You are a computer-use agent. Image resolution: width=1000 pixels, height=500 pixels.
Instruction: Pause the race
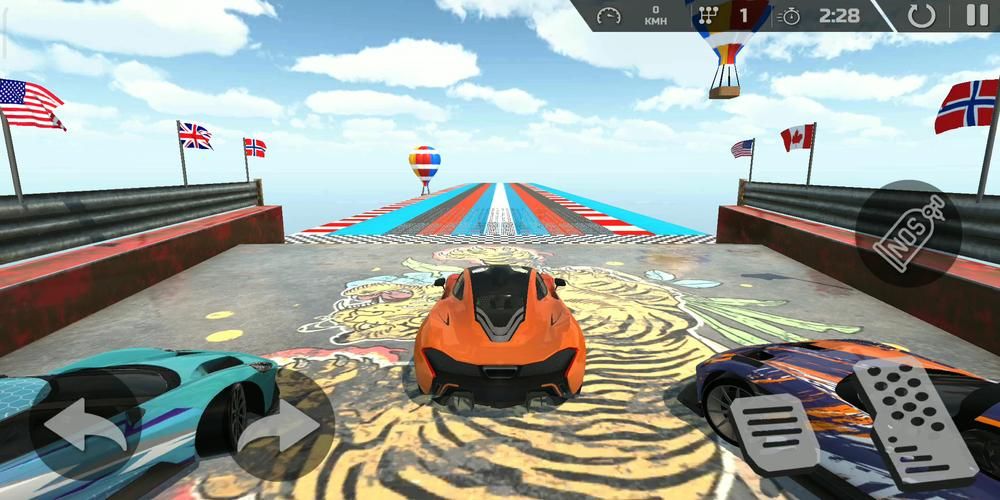pos(975,15)
